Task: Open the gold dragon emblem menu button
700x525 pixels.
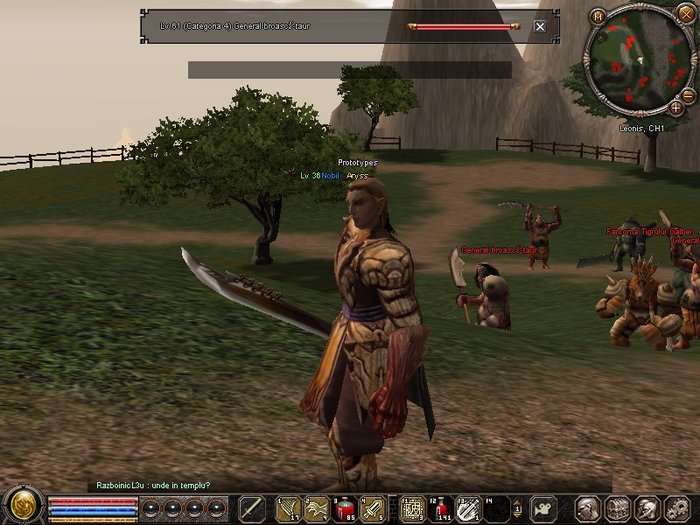Action: (22, 505)
